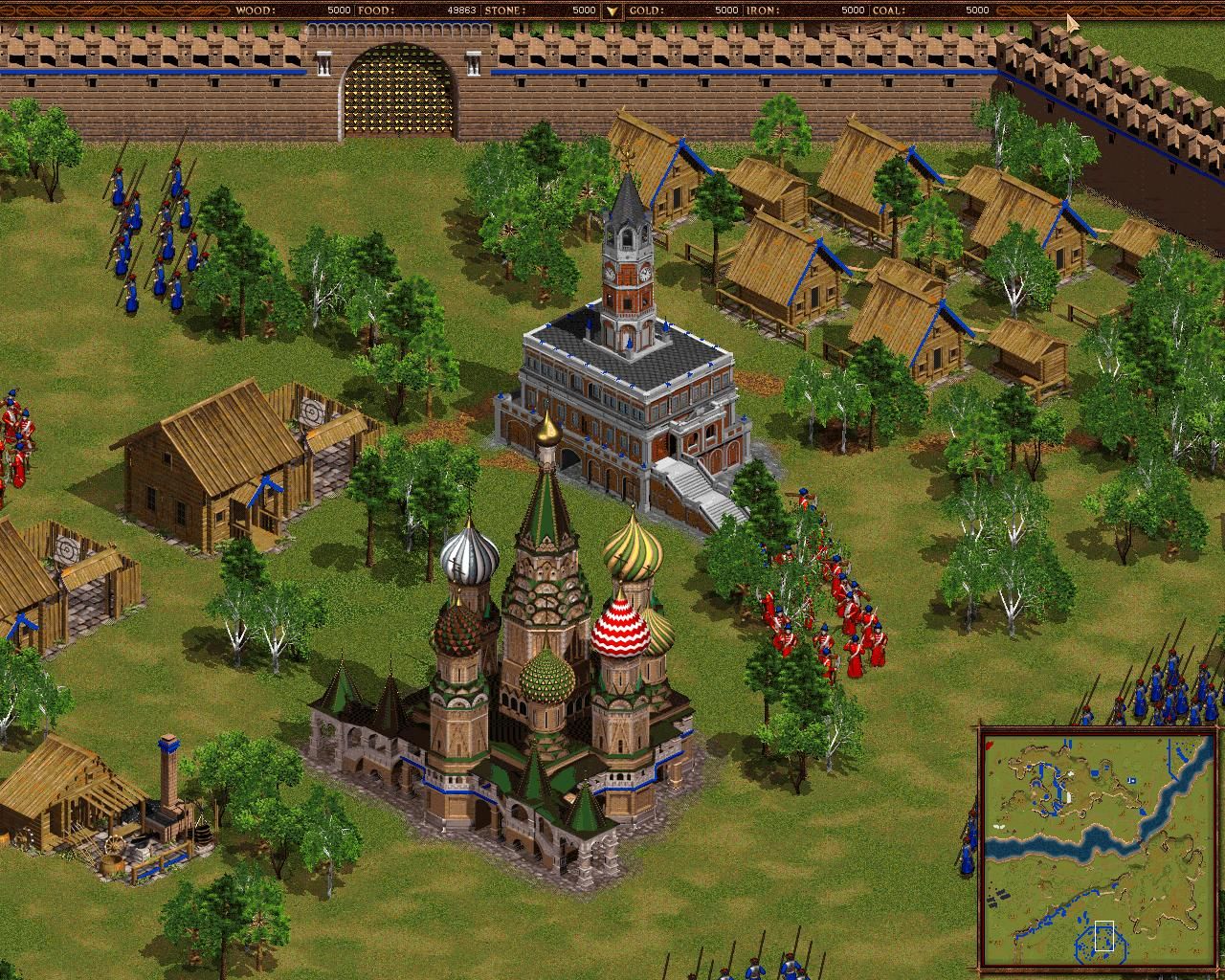Click the white viewport rectangle on the minimap

[x=1104, y=937]
